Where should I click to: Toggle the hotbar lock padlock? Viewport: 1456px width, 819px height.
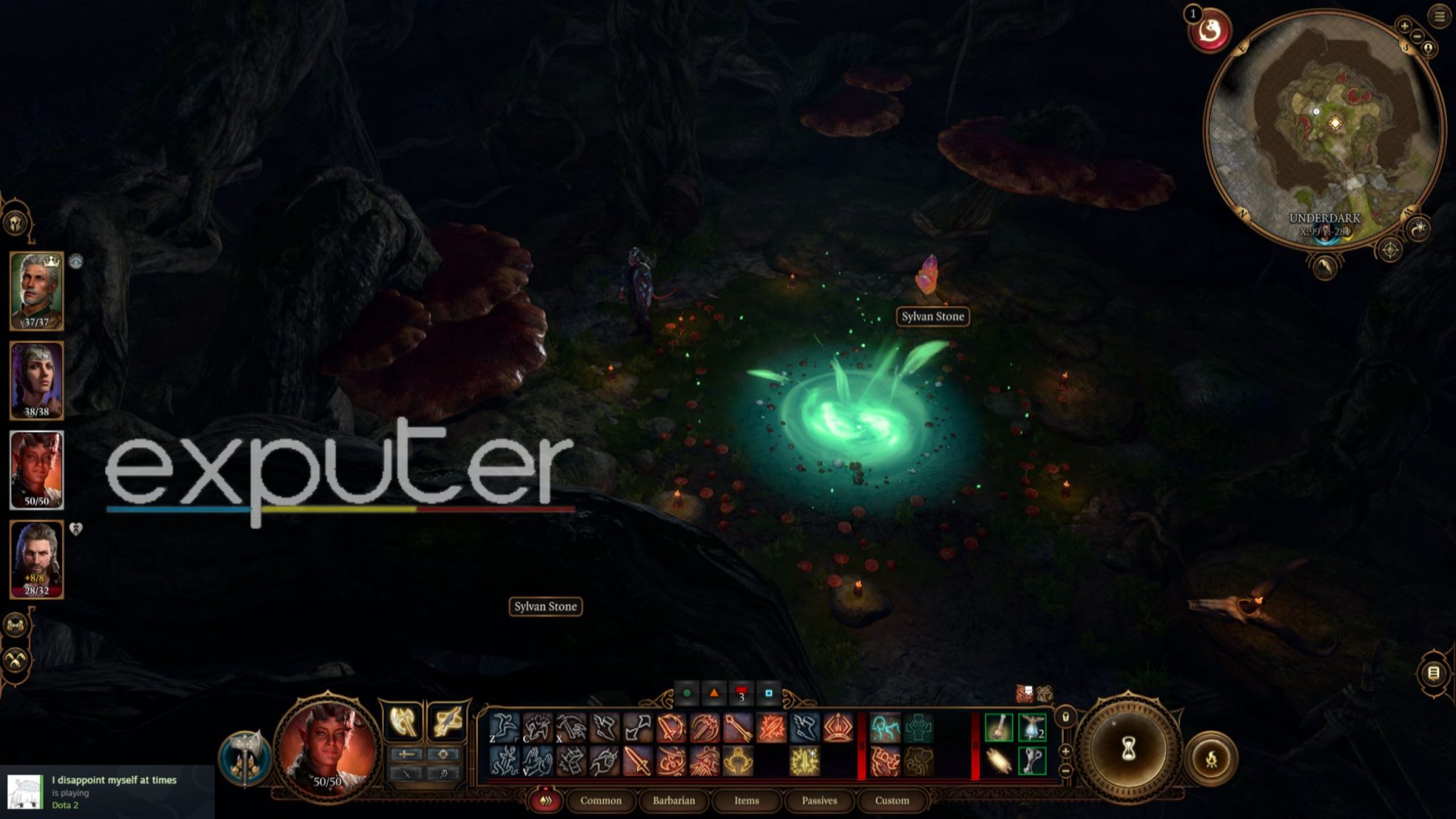1066,717
